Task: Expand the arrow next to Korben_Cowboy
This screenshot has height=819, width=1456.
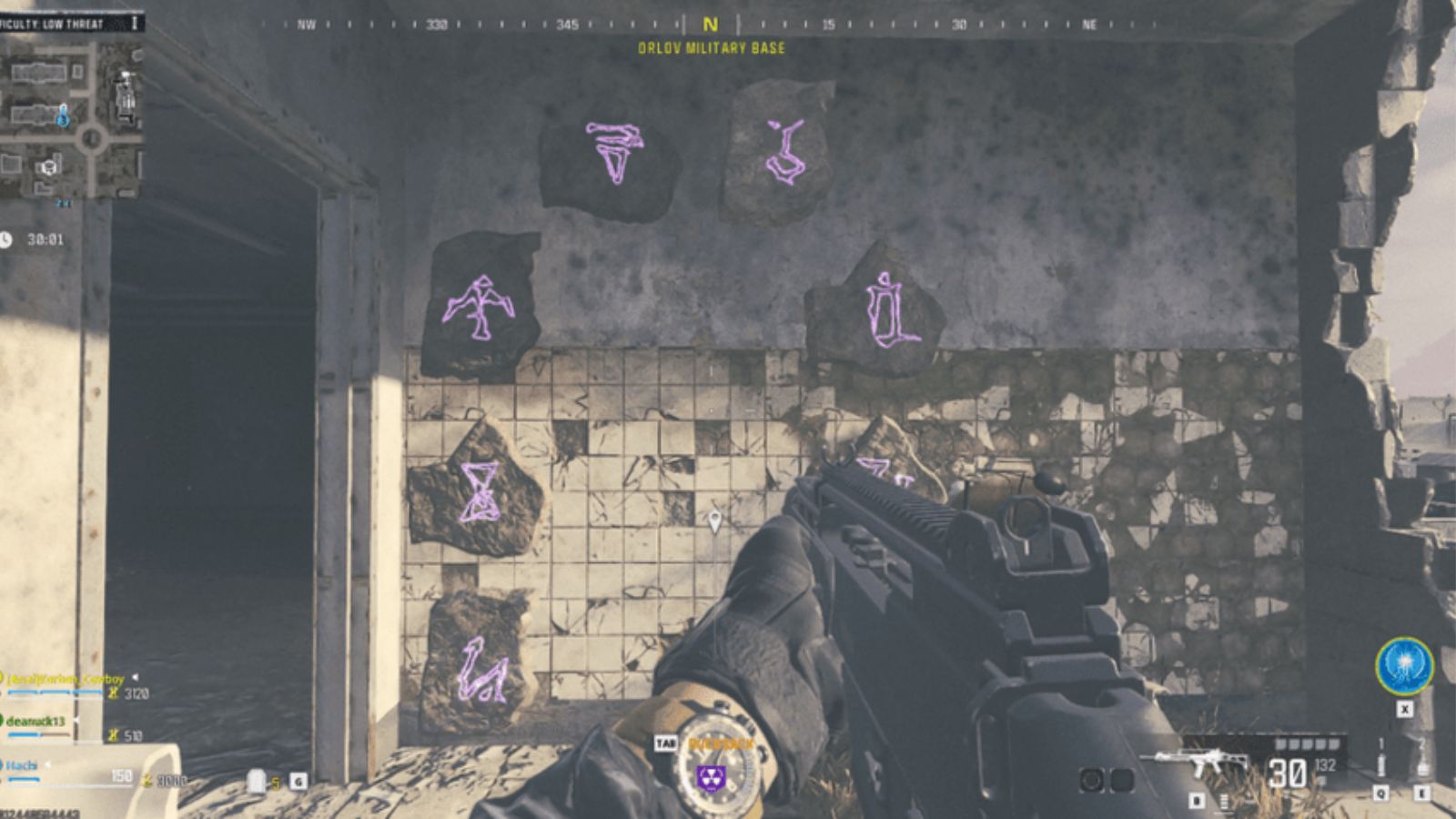Action: pos(135,677)
